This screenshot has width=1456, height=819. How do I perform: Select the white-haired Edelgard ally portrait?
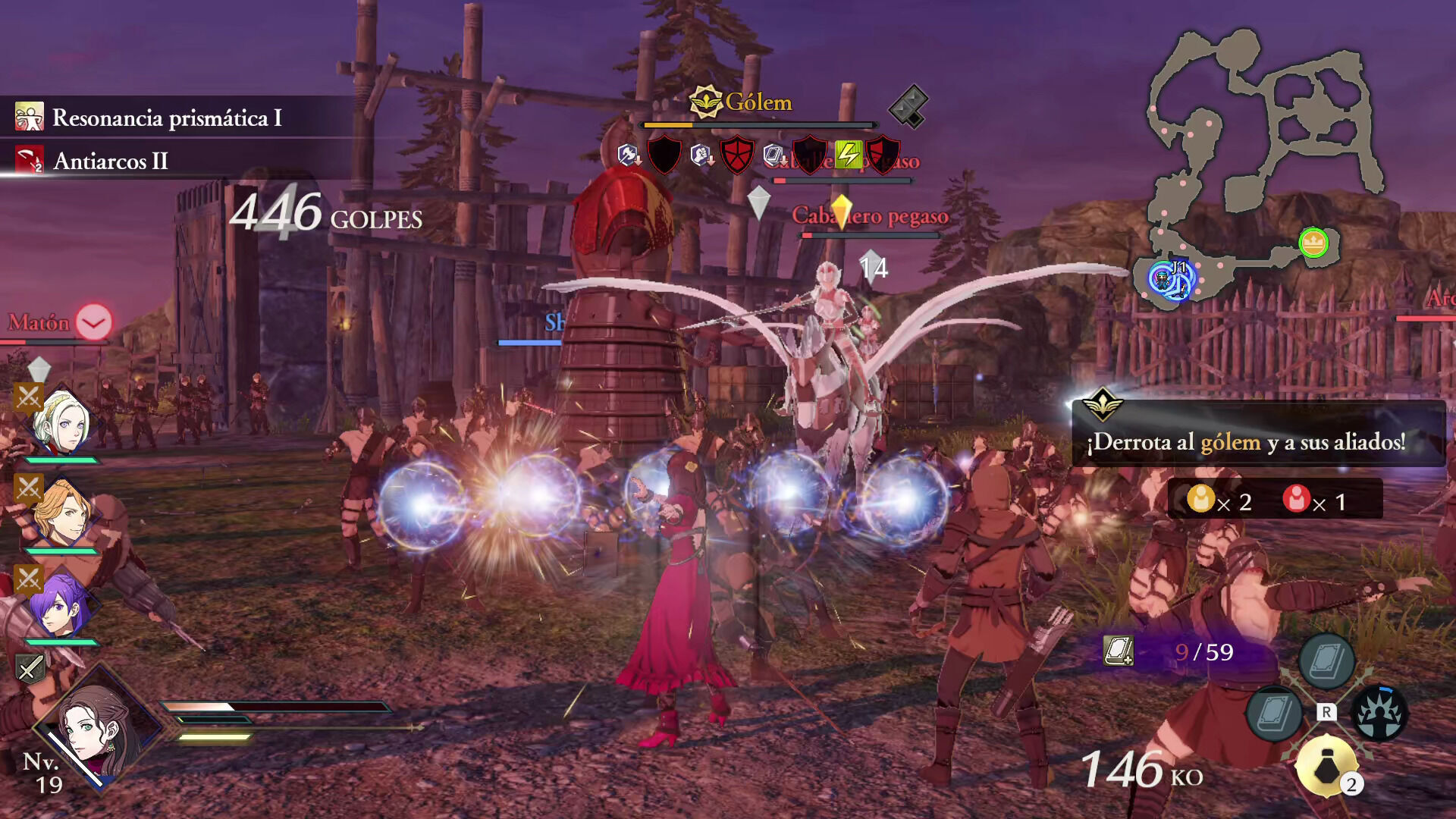pyautogui.click(x=62, y=422)
